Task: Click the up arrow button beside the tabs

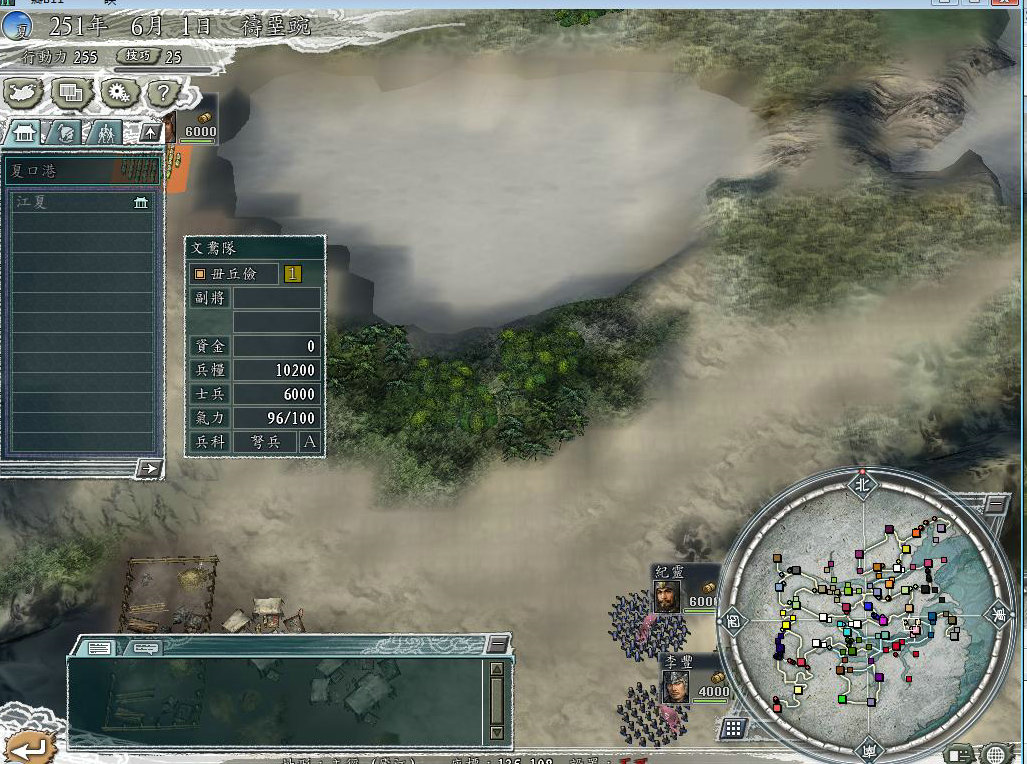Action: 150,132
